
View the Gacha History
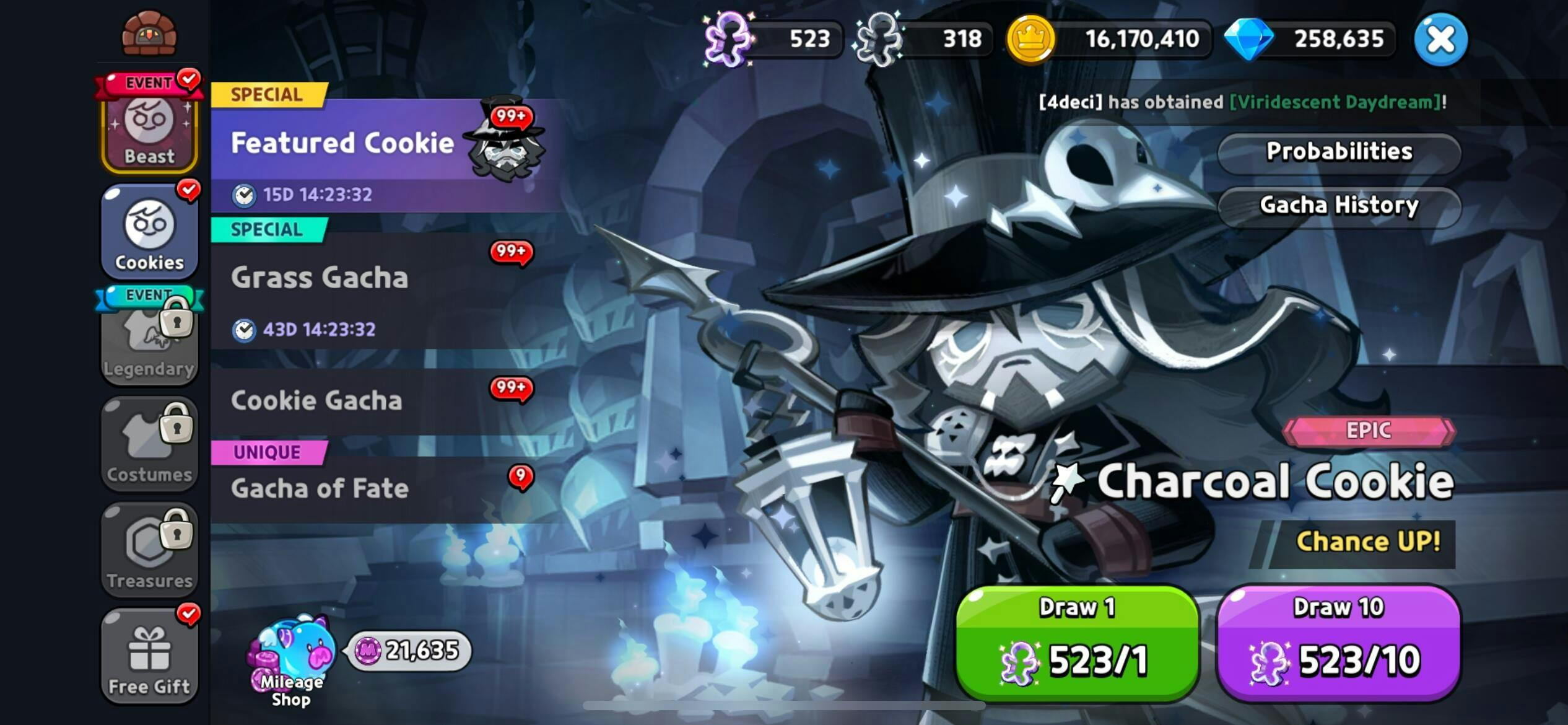pos(1339,206)
